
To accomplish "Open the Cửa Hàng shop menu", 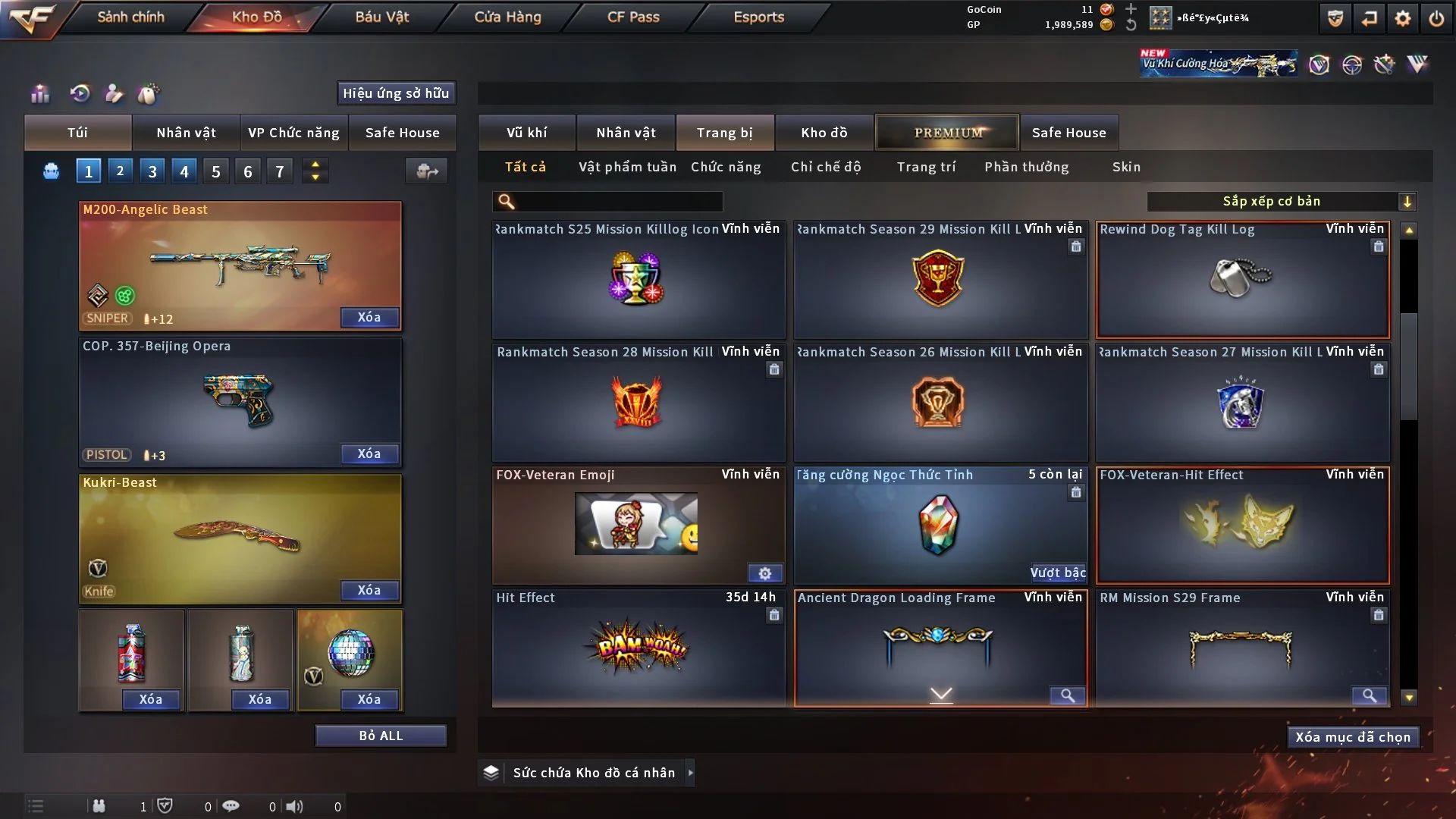I will pyautogui.click(x=507, y=17).
